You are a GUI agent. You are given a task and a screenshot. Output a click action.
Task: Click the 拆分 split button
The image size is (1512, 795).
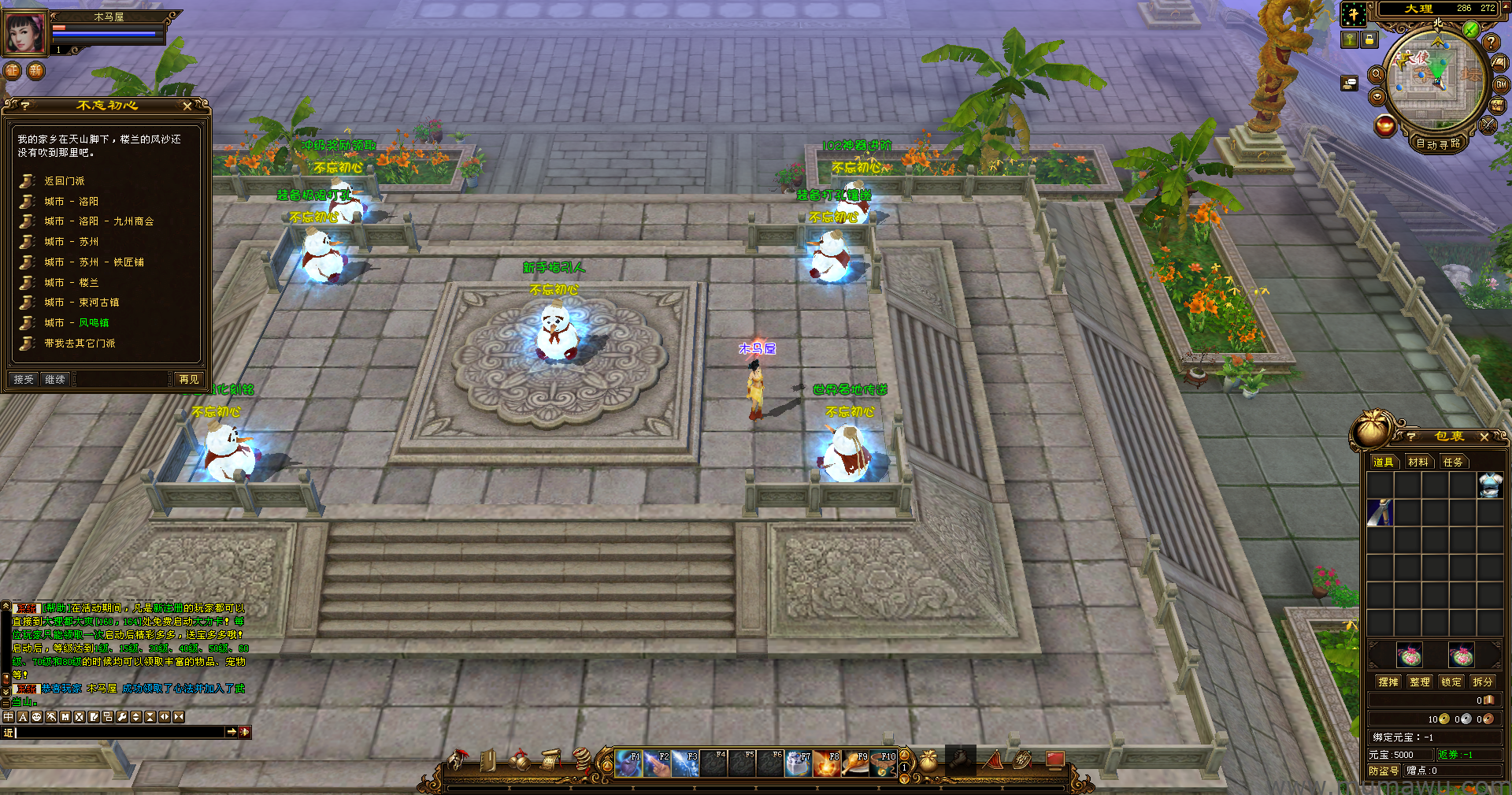coord(1482,682)
